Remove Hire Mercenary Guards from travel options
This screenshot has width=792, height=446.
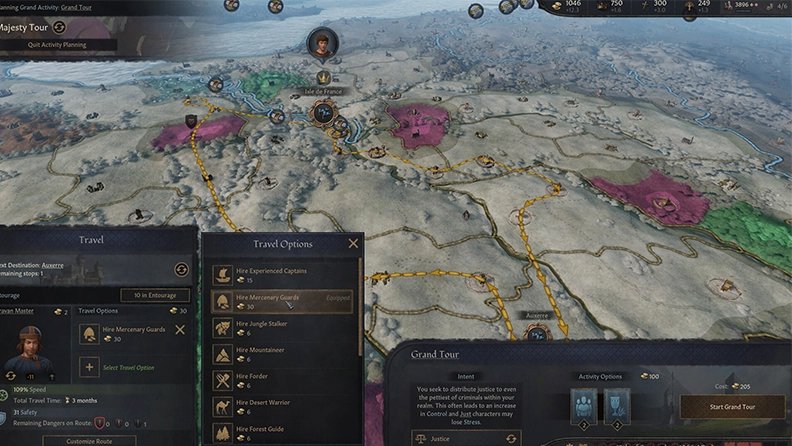click(x=180, y=330)
